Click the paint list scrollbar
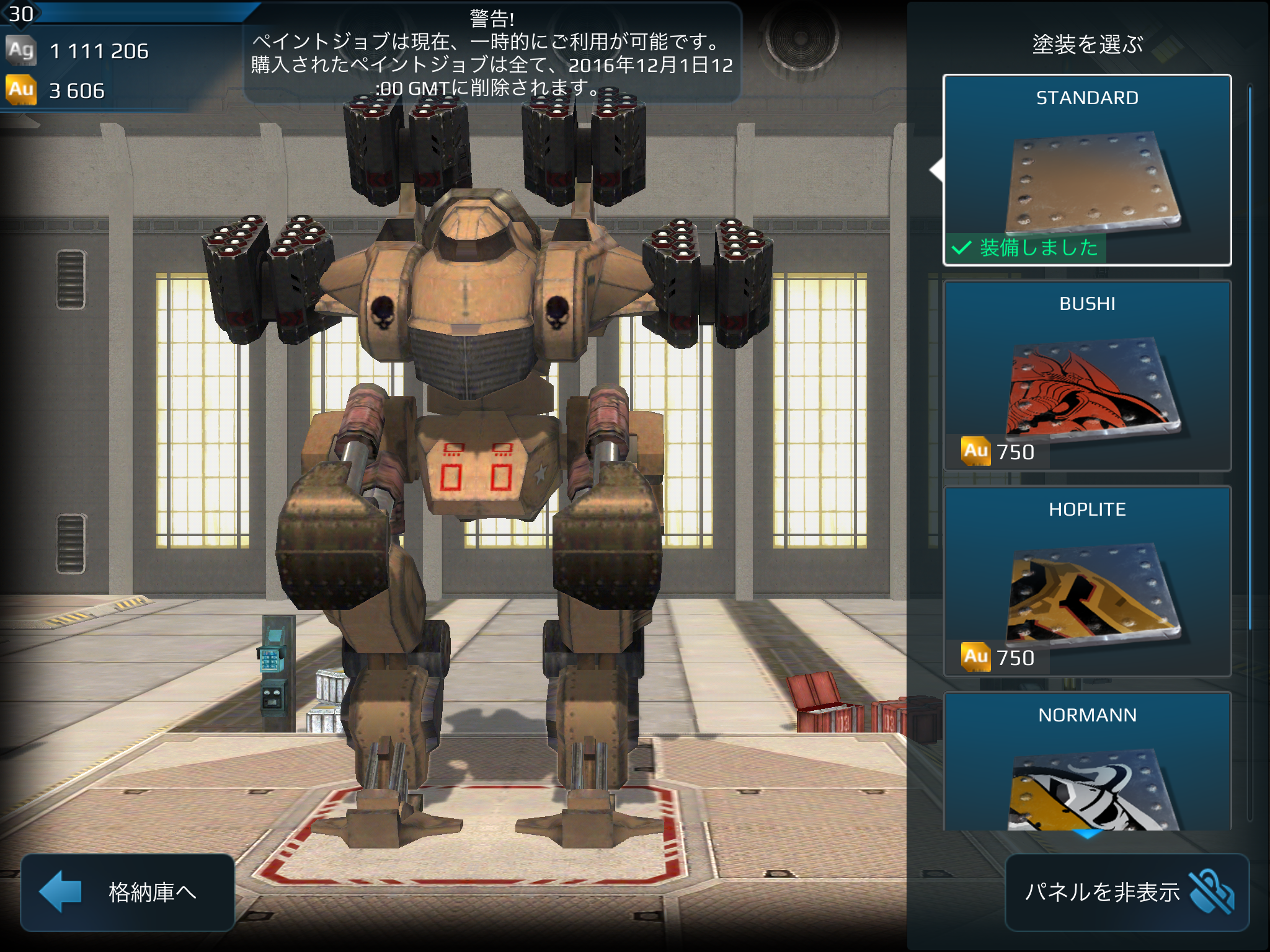Screen dimensions: 1270x952 coord(1250,359)
